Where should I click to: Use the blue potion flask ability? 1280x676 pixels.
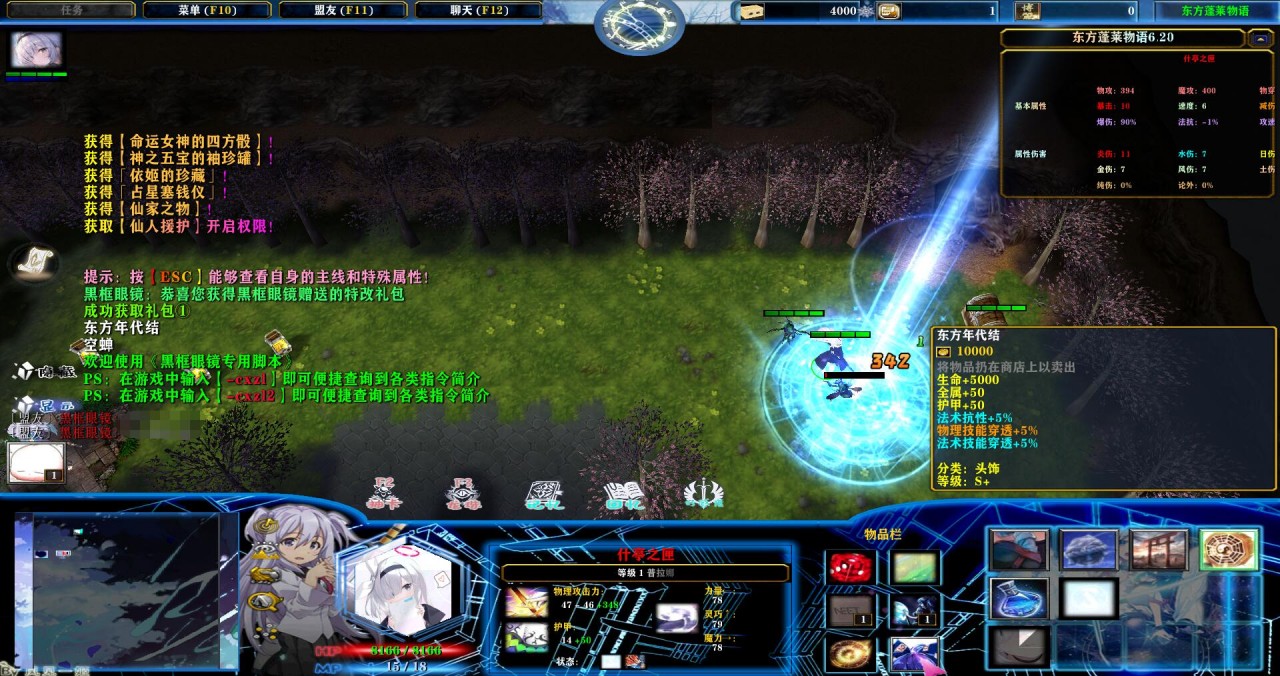point(1019,598)
